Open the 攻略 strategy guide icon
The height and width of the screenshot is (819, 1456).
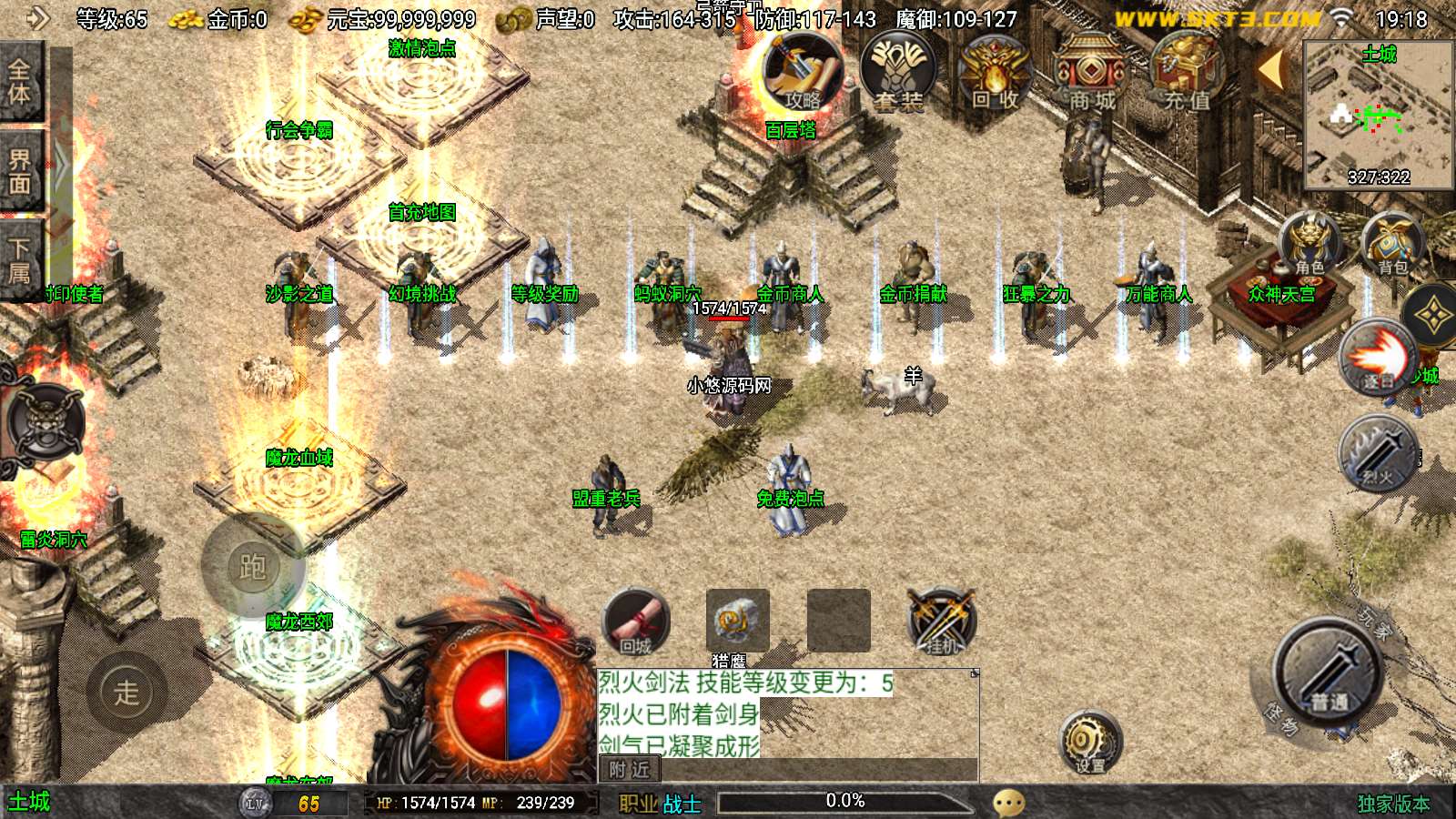[x=801, y=73]
